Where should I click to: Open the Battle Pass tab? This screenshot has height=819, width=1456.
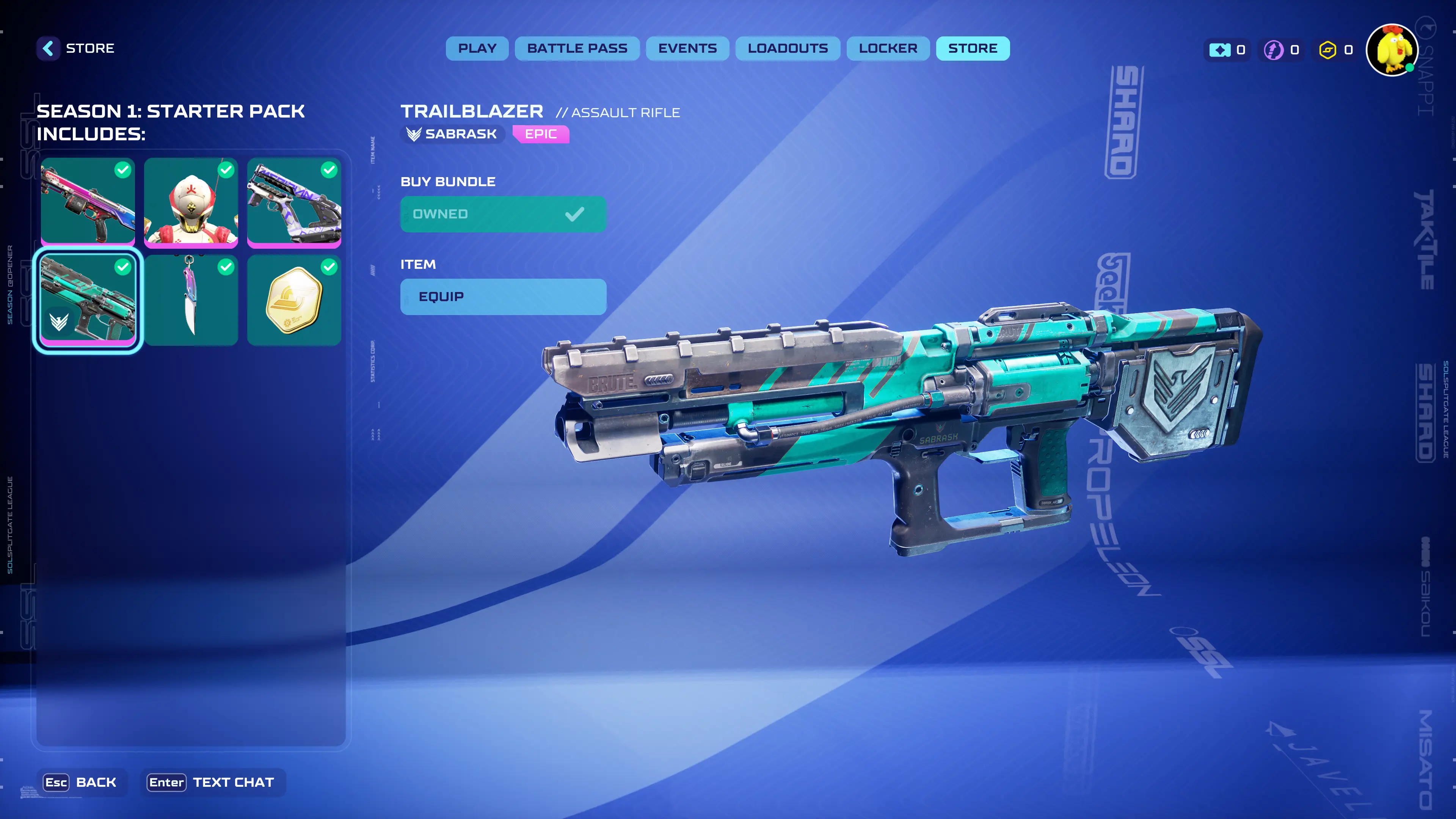tap(576, 49)
